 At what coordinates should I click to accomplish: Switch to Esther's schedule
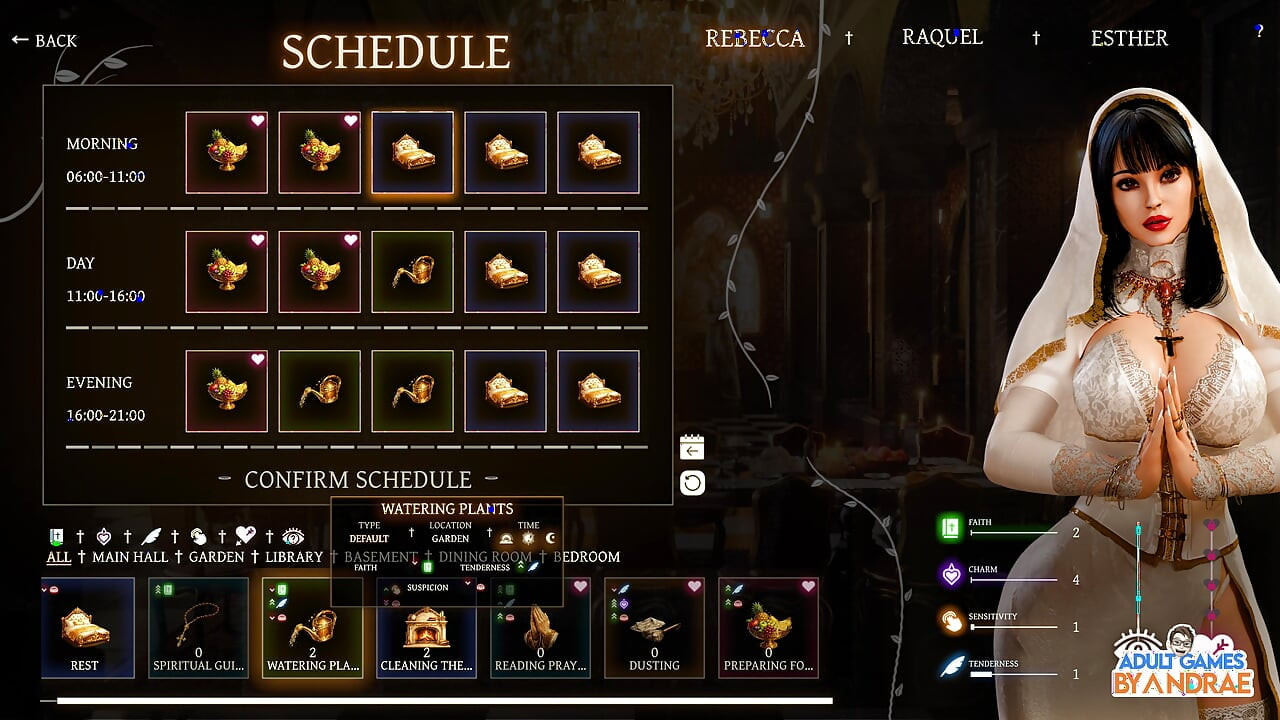[1129, 38]
